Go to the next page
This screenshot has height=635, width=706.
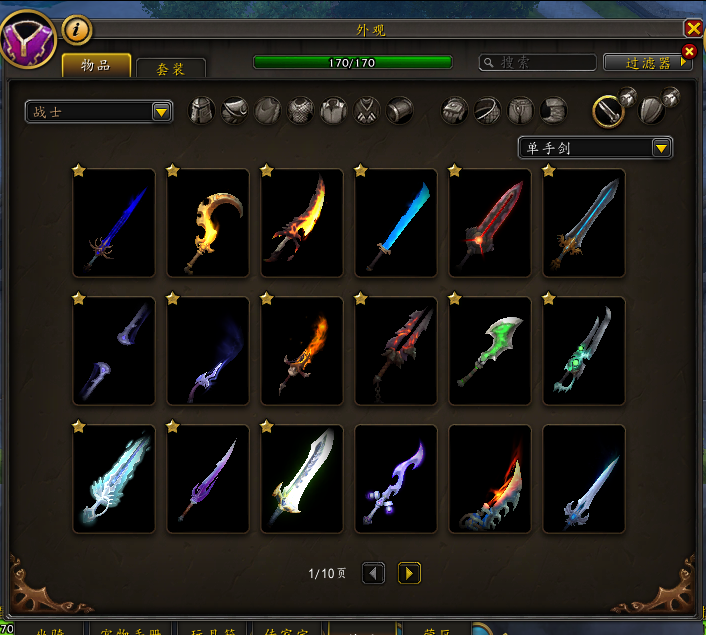(409, 573)
